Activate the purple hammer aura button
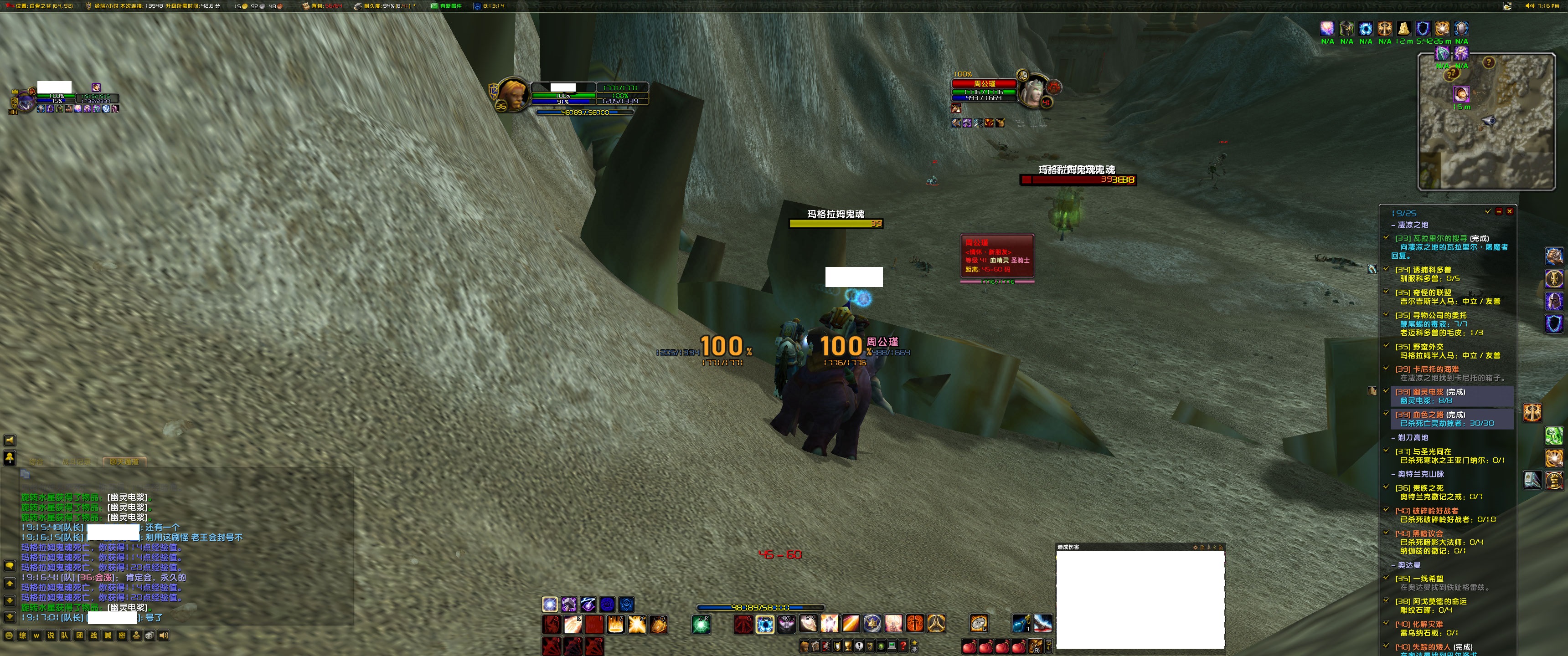 coord(569,604)
